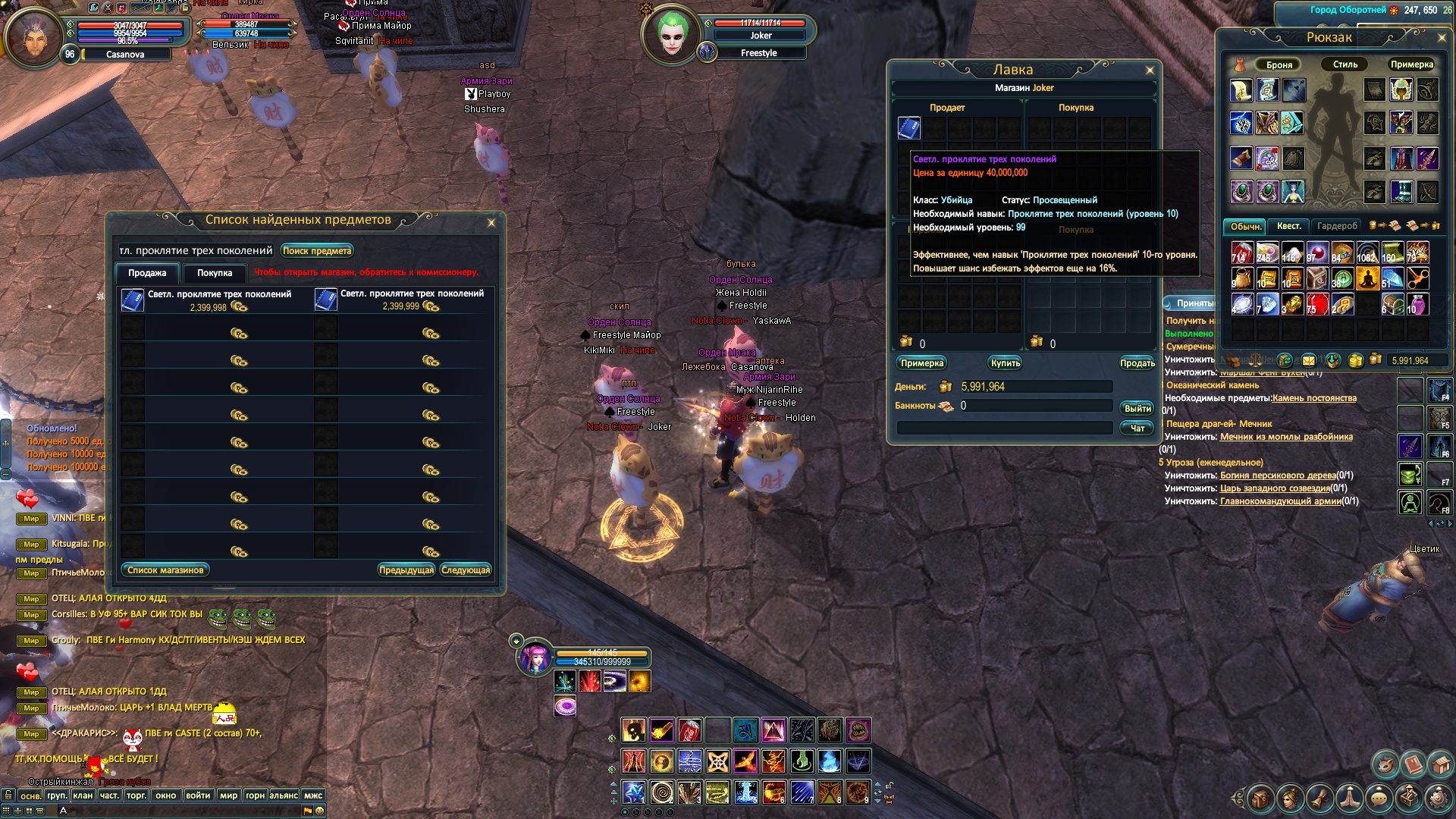This screenshot has width=1456, height=819.
Task: Click the Купить button in shop
Action: pyautogui.click(x=1006, y=363)
